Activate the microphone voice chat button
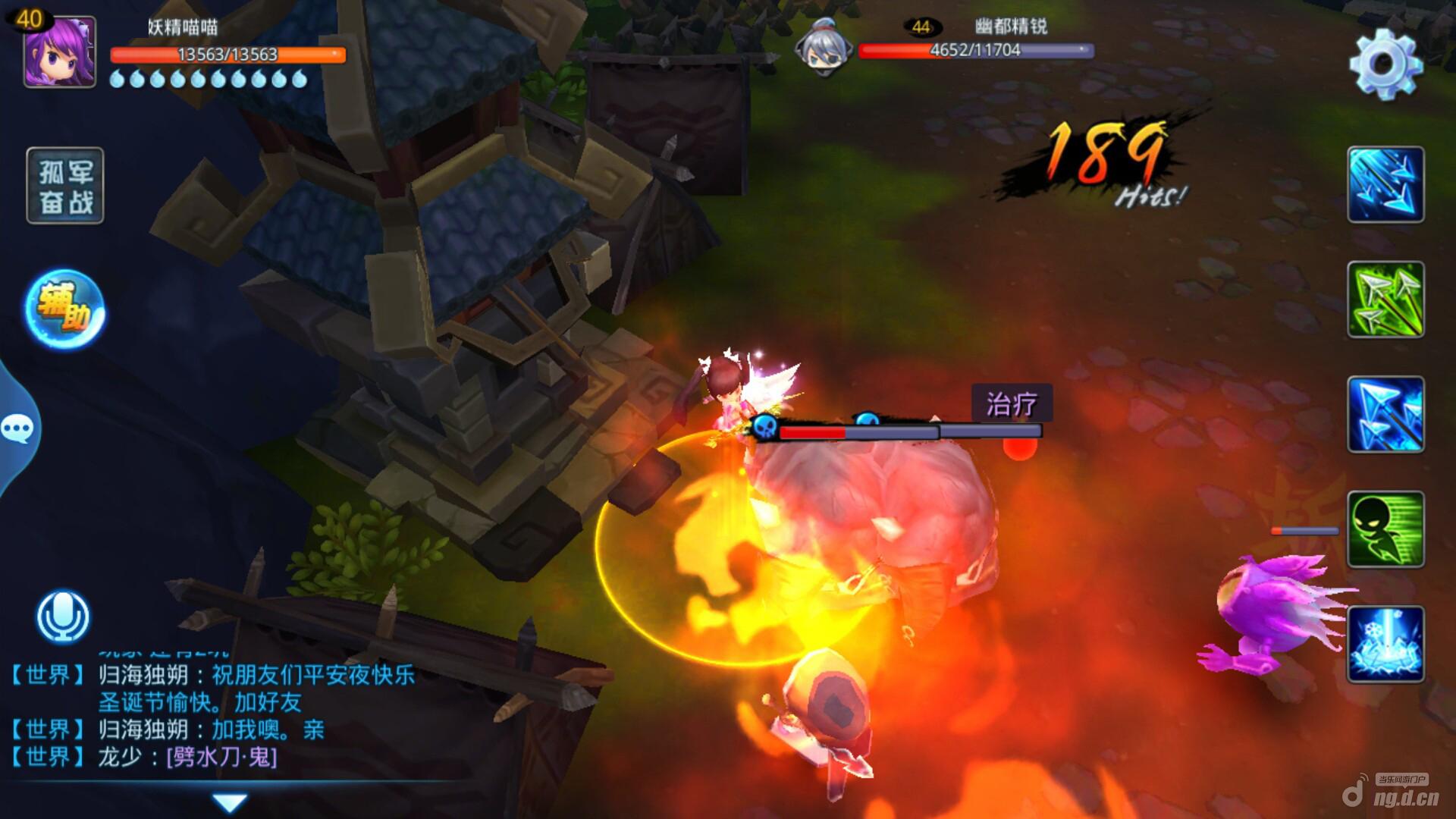Screen dimensions: 1456x819 [64, 617]
